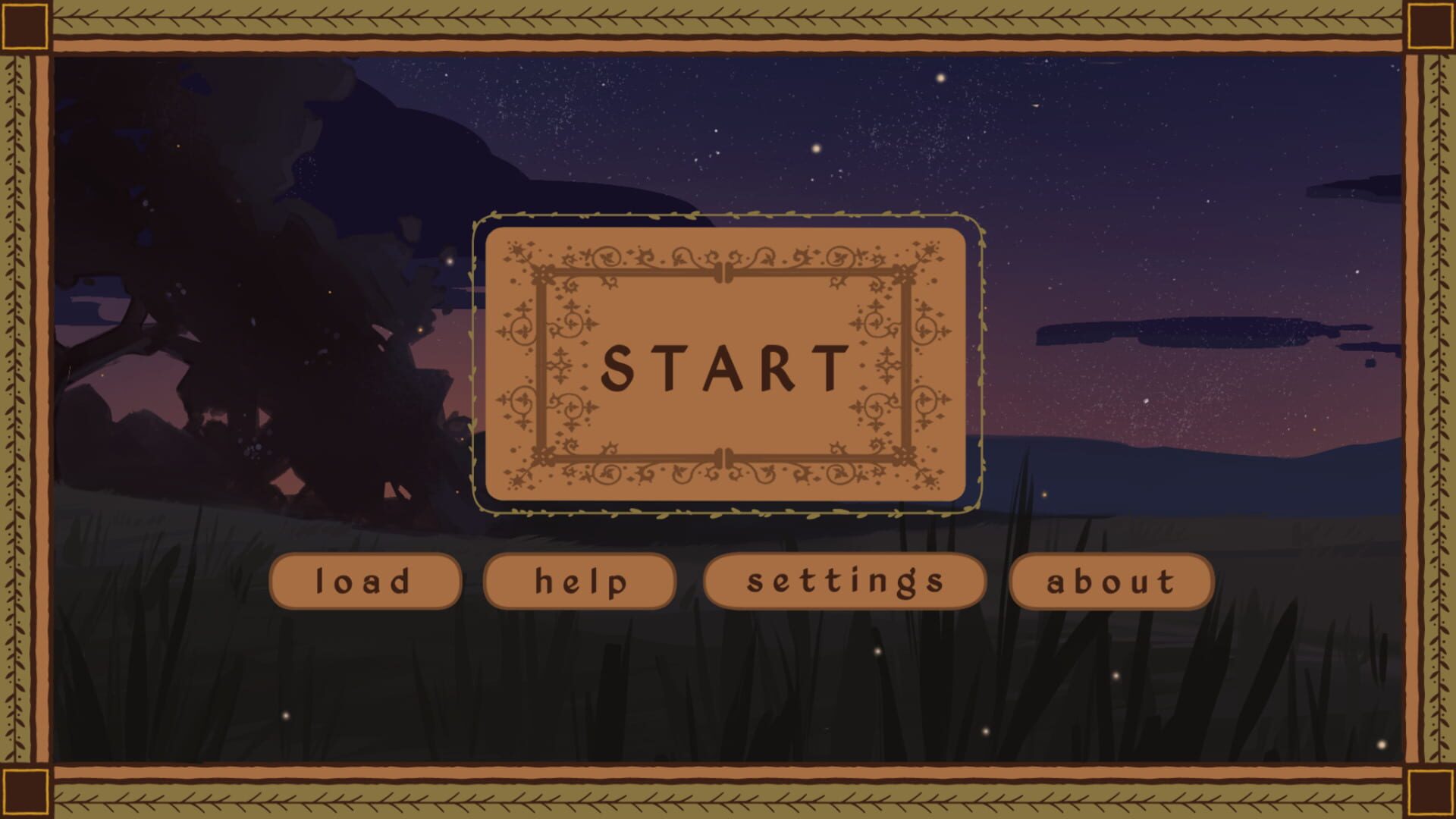
Task: Click the about button on the far right
Action: click(x=1110, y=582)
